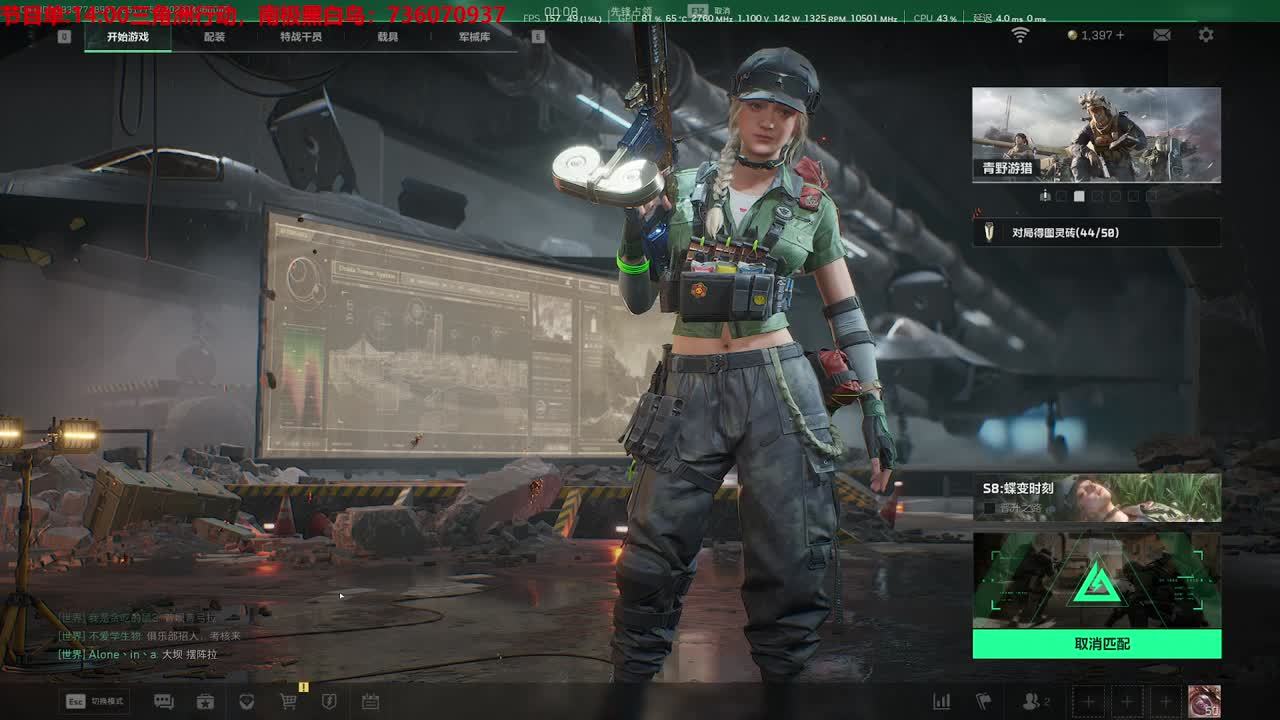
Task: Open the chat bubble icon
Action: pyautogui.click(x=164, y=702)
